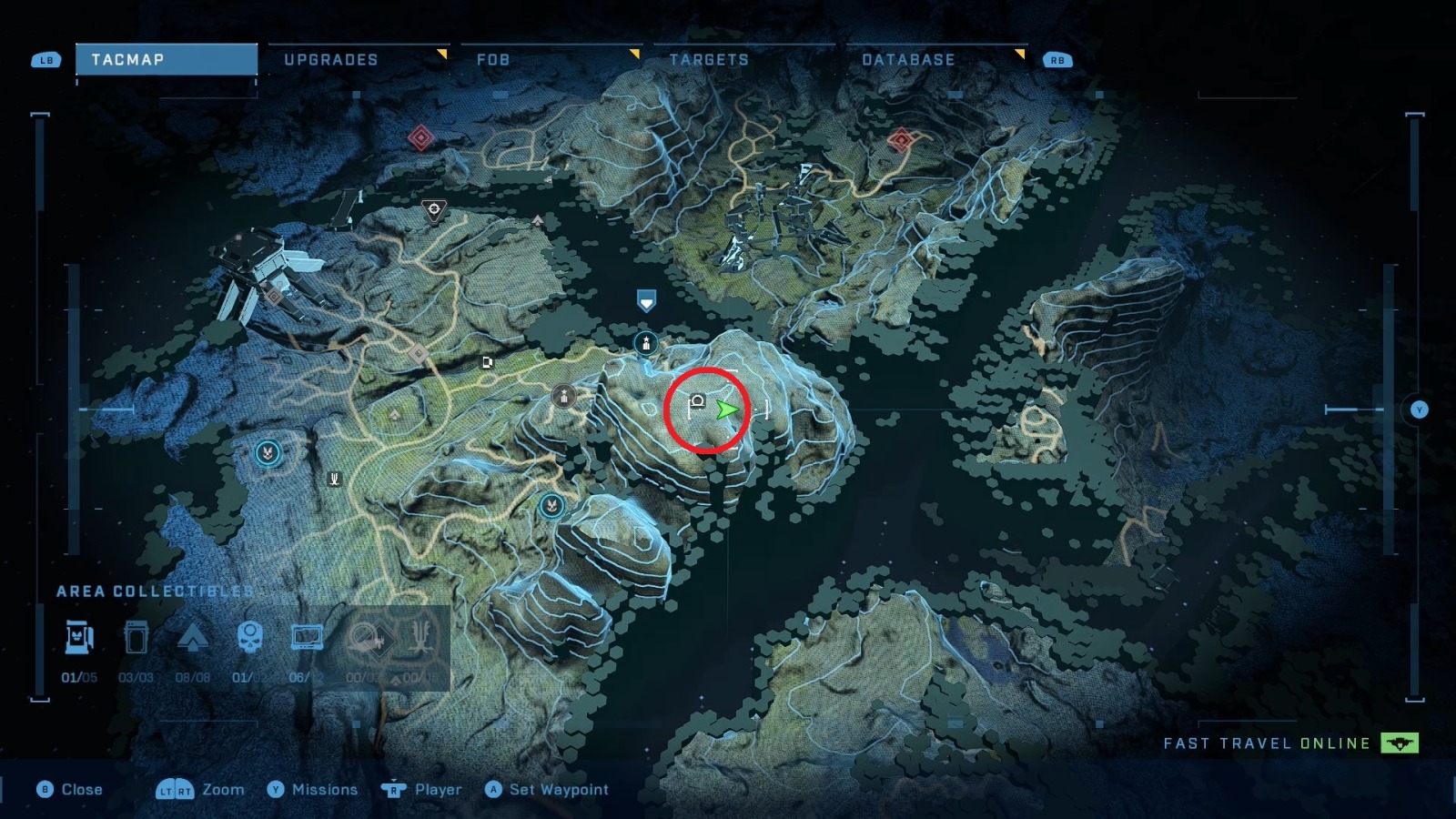Switch to the UPGRADES tab
This screenshot has width=1456, height=819.
(331, 59)
